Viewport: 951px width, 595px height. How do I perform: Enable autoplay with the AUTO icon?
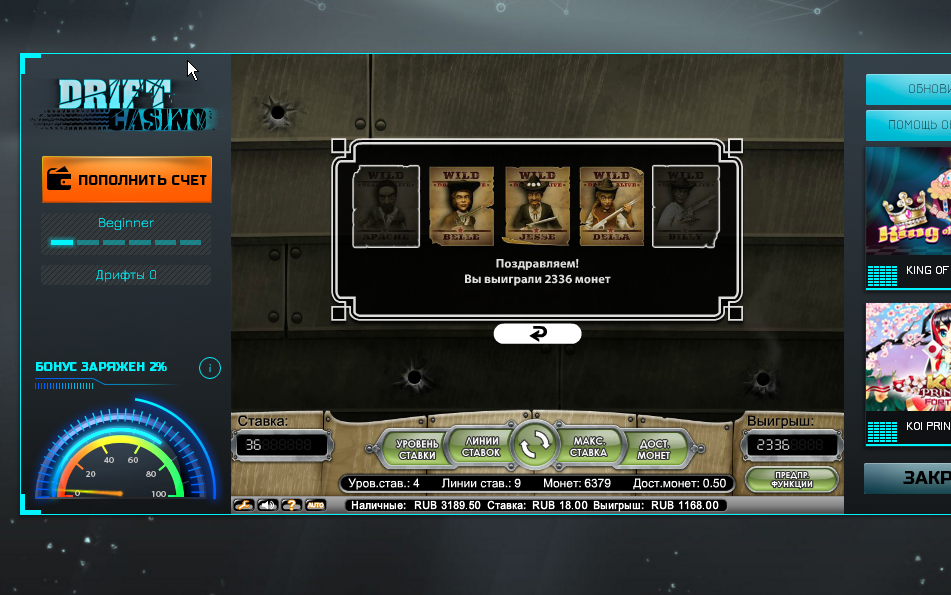point(315,505)
